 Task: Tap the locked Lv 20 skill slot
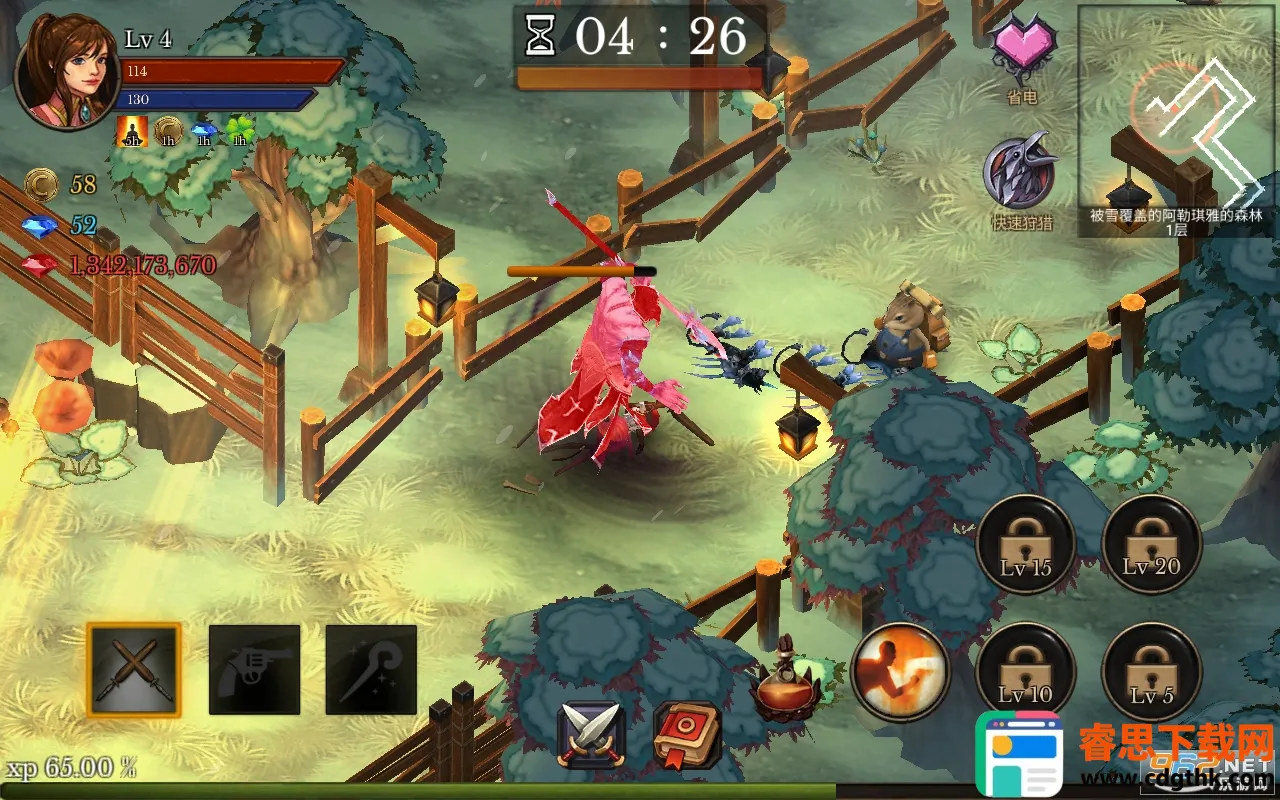click(x=1151, y=545)
